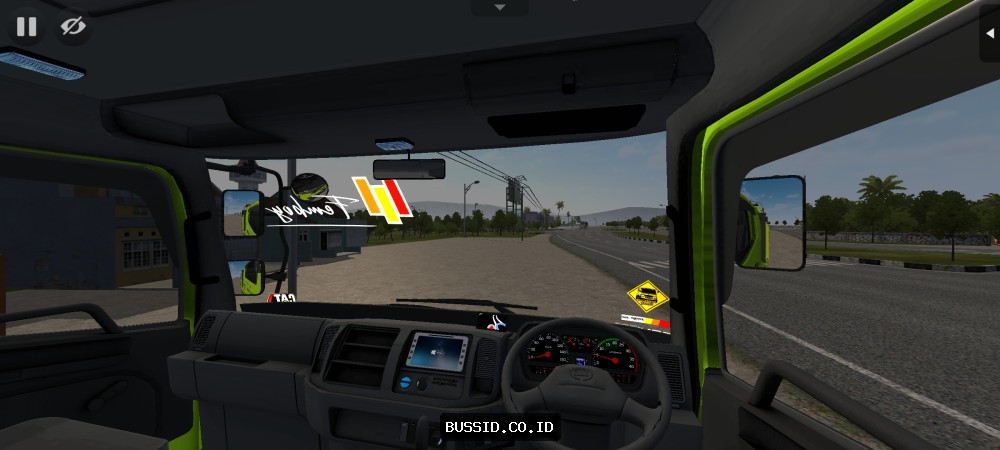Expand the top dropdown arrow panel
The image size is (1000, 450).
tap(500, 7)
